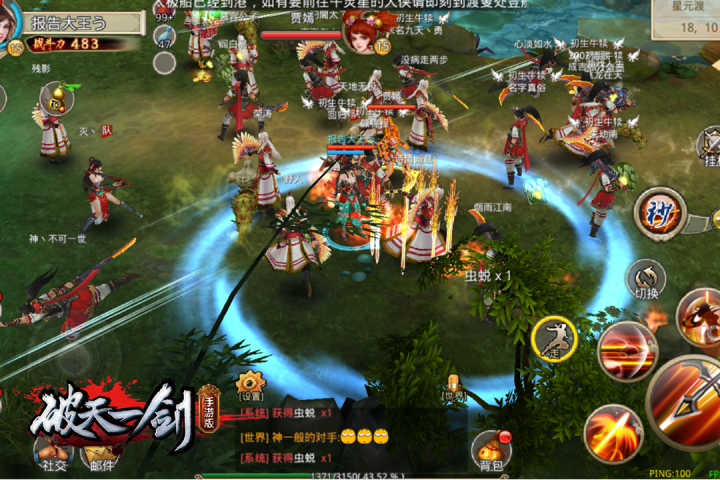720x480 pixels.
Task: Activate the 走 sprint skill button
Action: click(x=553, y=337)
